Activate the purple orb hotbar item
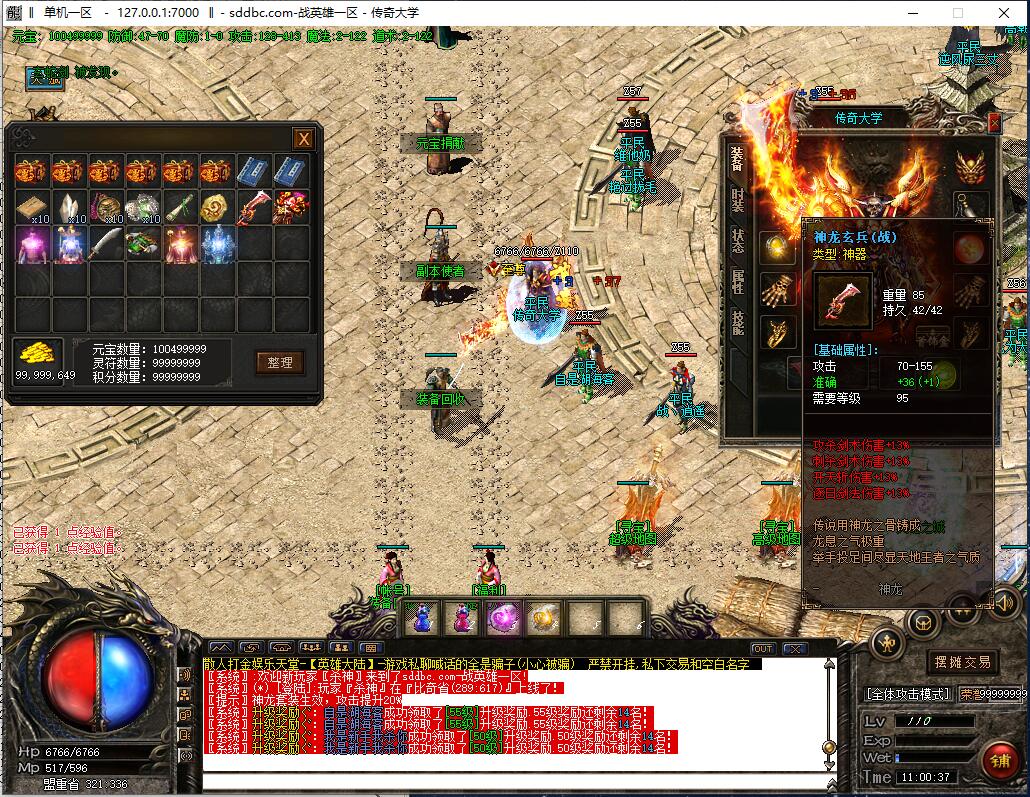 [500, 618]
